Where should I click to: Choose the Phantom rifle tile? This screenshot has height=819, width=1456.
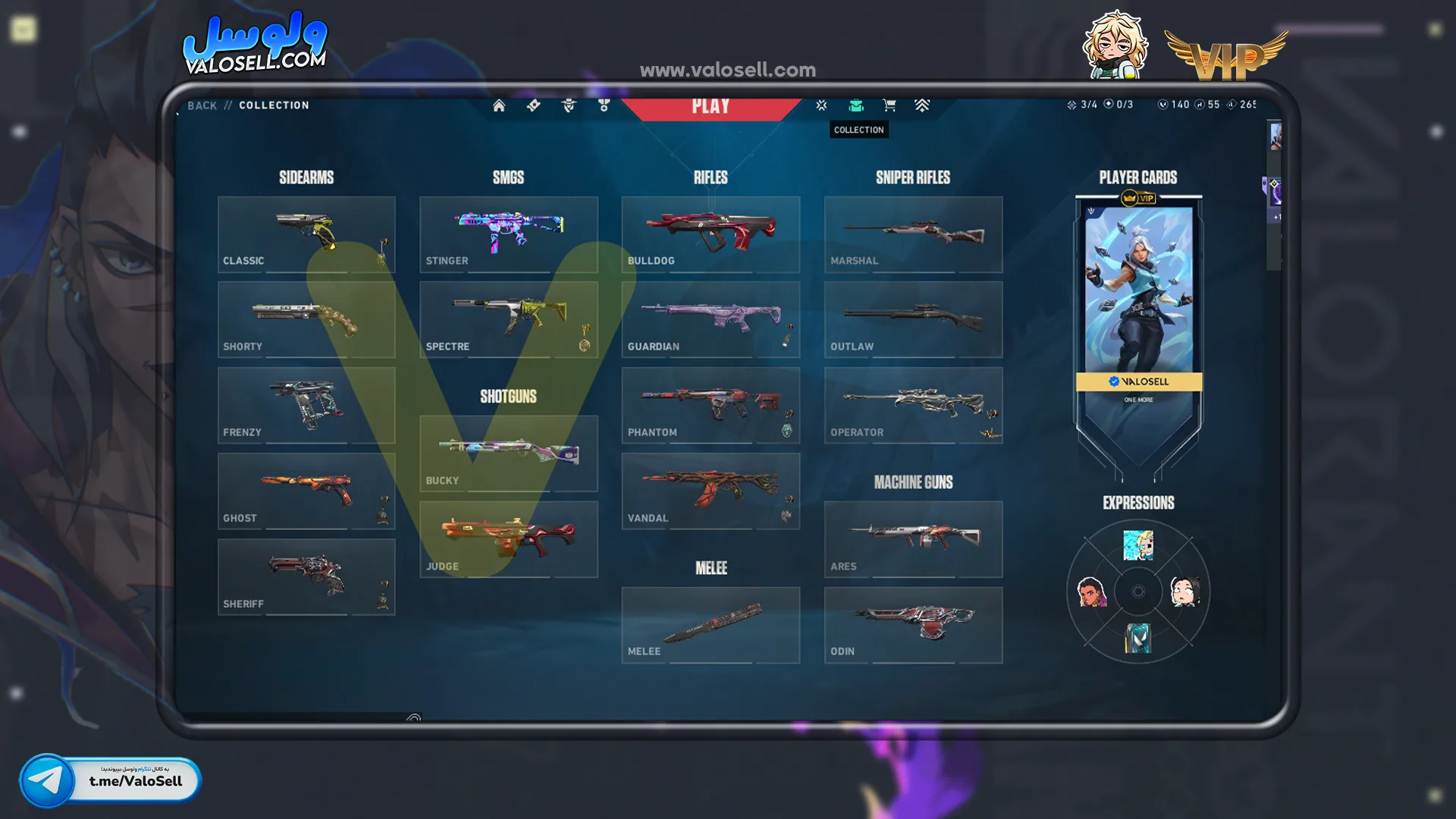pos(711,406)
